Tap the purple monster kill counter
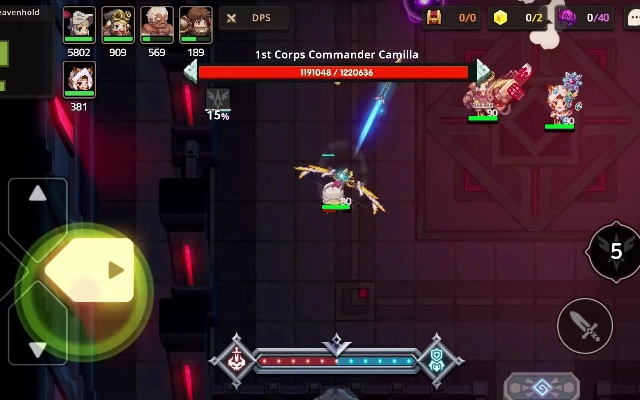 coord(585,18)
